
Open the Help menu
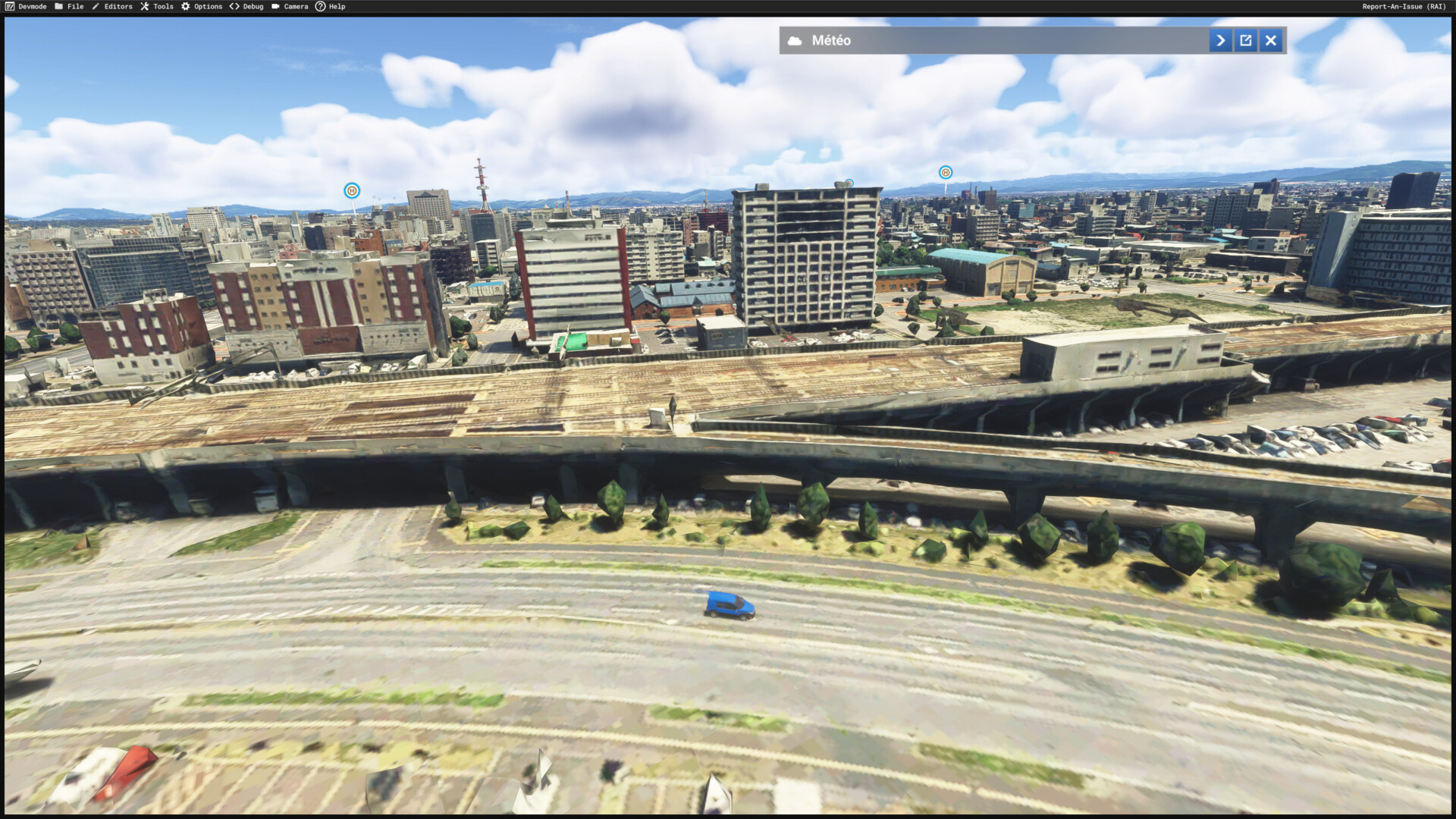[x=331, y=7]
